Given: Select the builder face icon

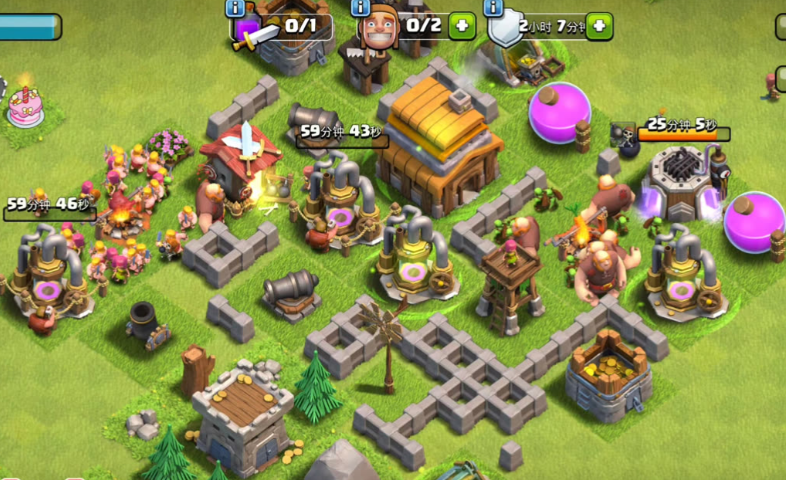Looking at the screenshot, I should point(378,26).
